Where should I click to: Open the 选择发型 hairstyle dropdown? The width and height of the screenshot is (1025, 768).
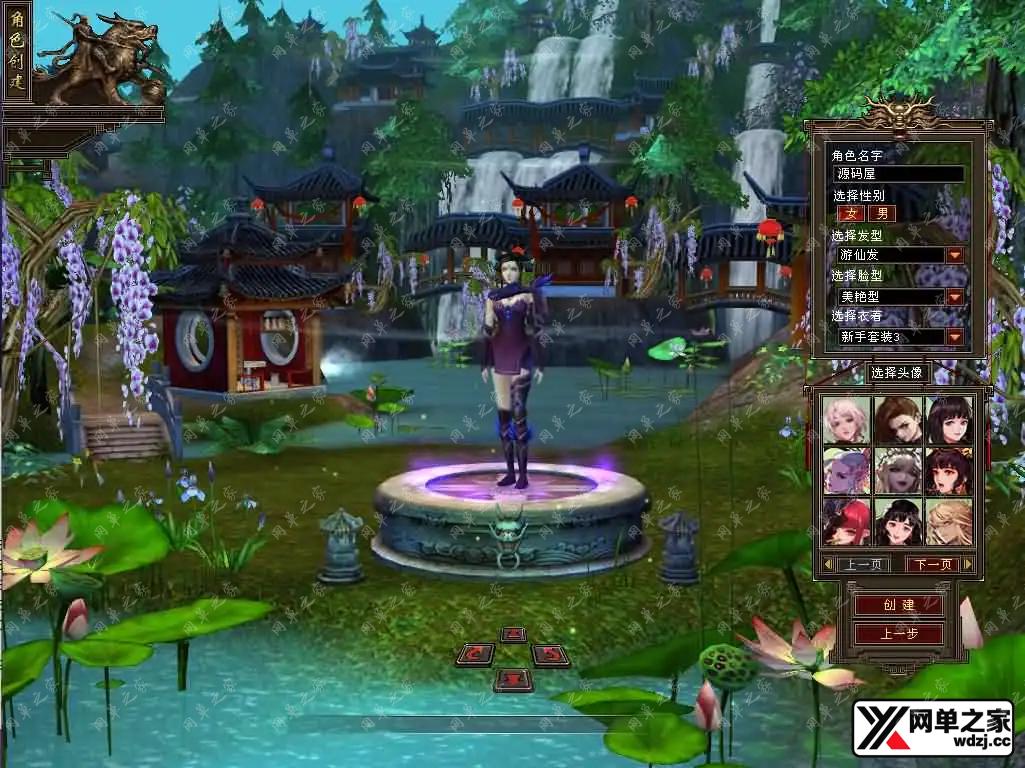tap(955, 255)
